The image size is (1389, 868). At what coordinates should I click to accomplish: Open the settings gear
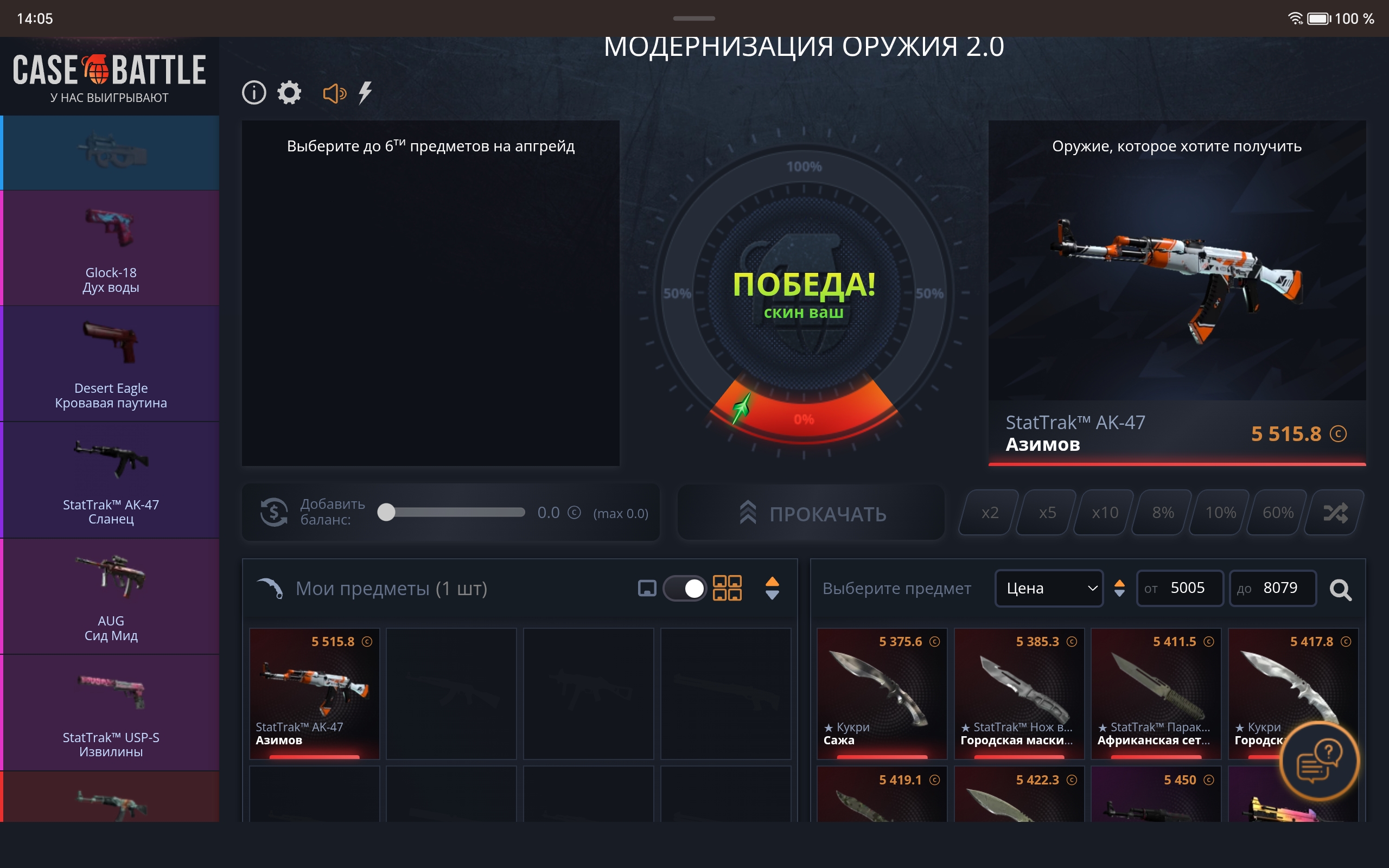289,92
